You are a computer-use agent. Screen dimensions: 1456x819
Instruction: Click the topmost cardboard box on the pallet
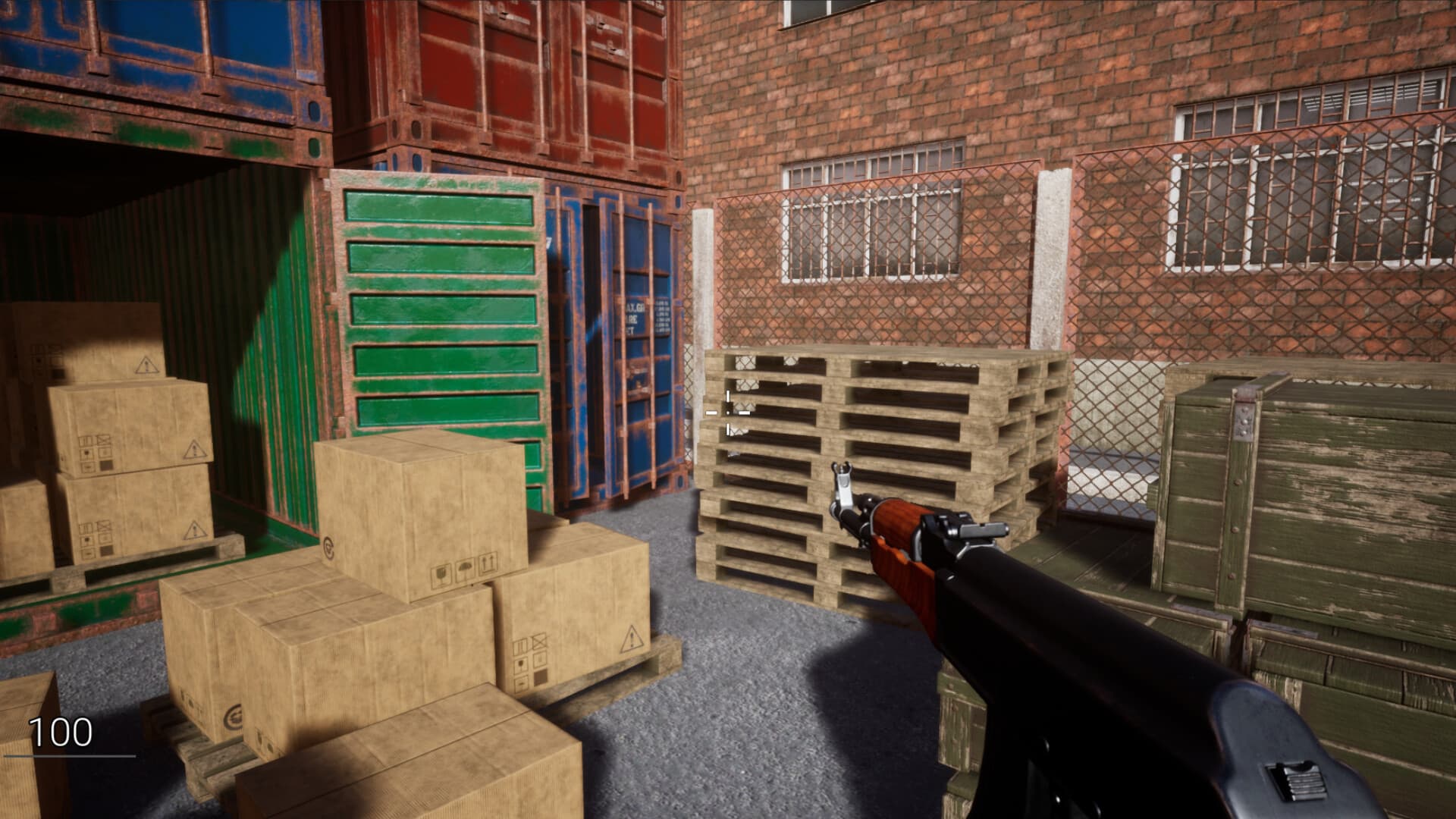[x=409, y=493]
